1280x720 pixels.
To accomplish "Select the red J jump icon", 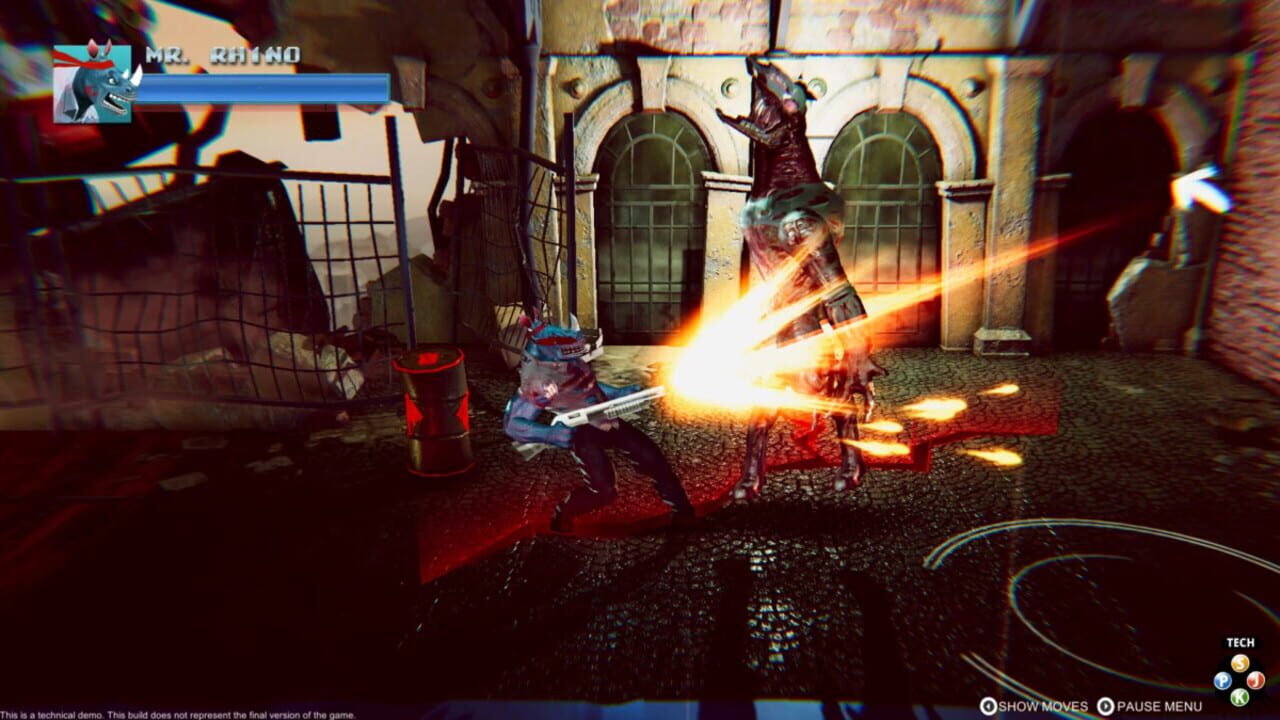I will [x=1255, y=679].
